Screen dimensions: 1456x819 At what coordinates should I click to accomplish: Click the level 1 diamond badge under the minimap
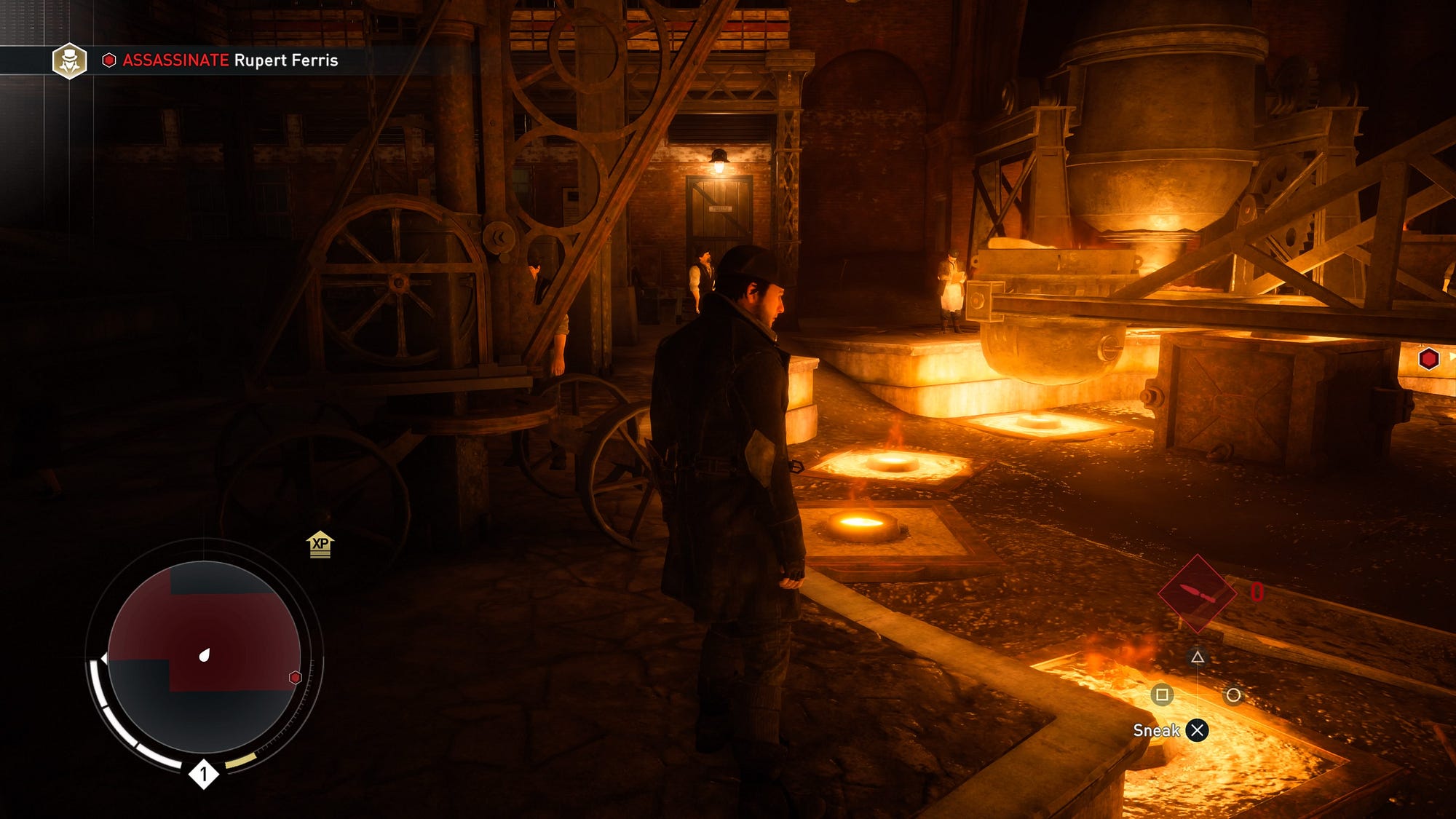[204, 774]
